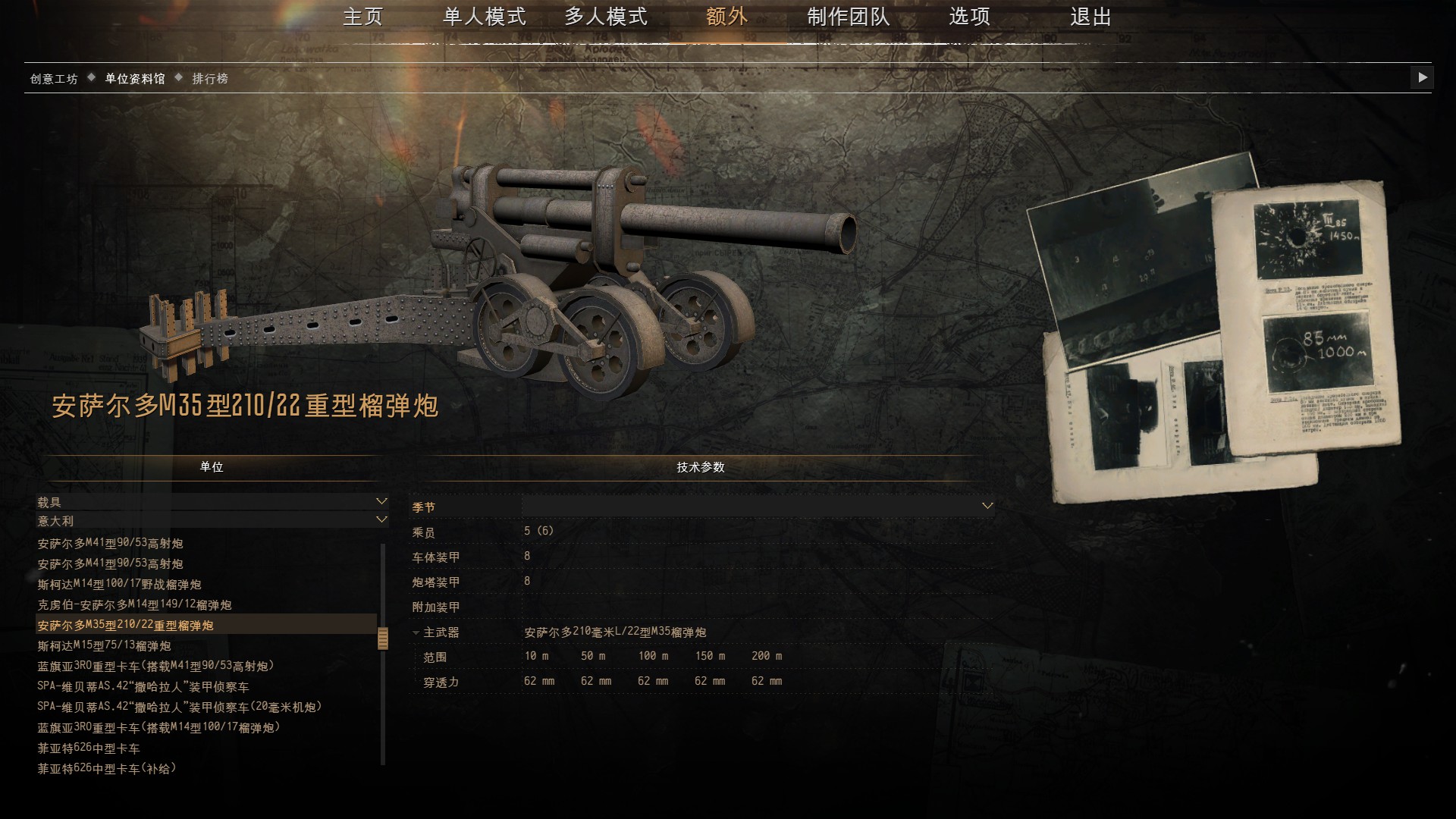Collapse the 主武器 main weapon section
The width and height of the screenshot is (1456, 819).
click(416, 632)
